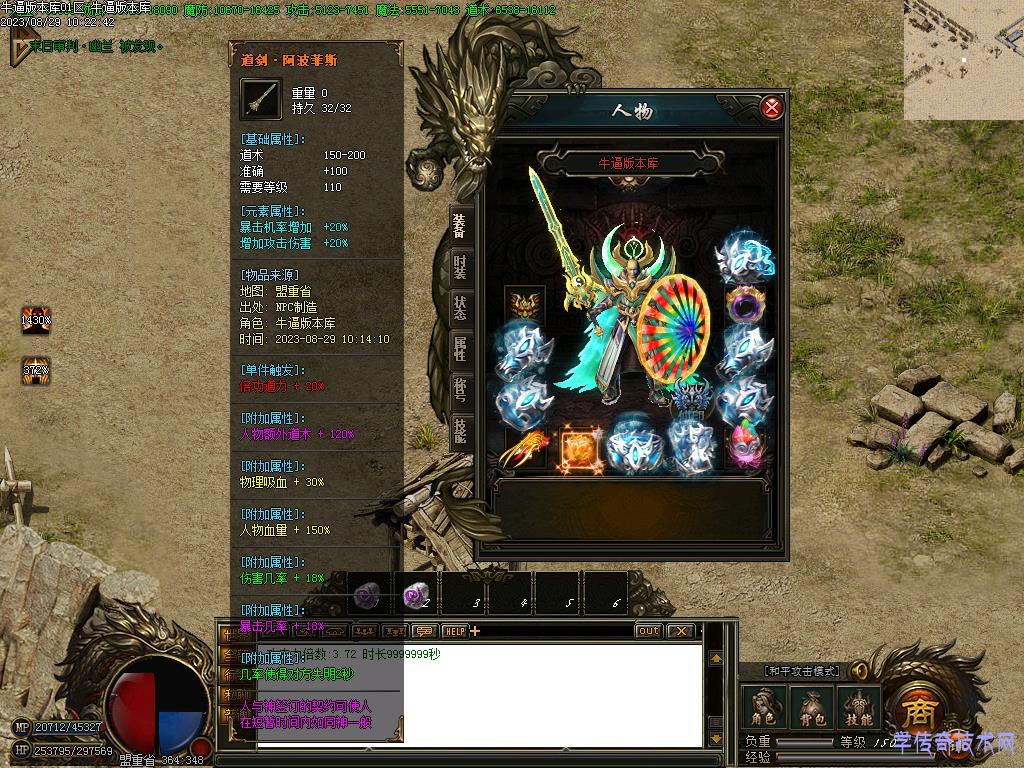Select the purple ring equipment slot
1024x768 pixels.
[744, 302]
